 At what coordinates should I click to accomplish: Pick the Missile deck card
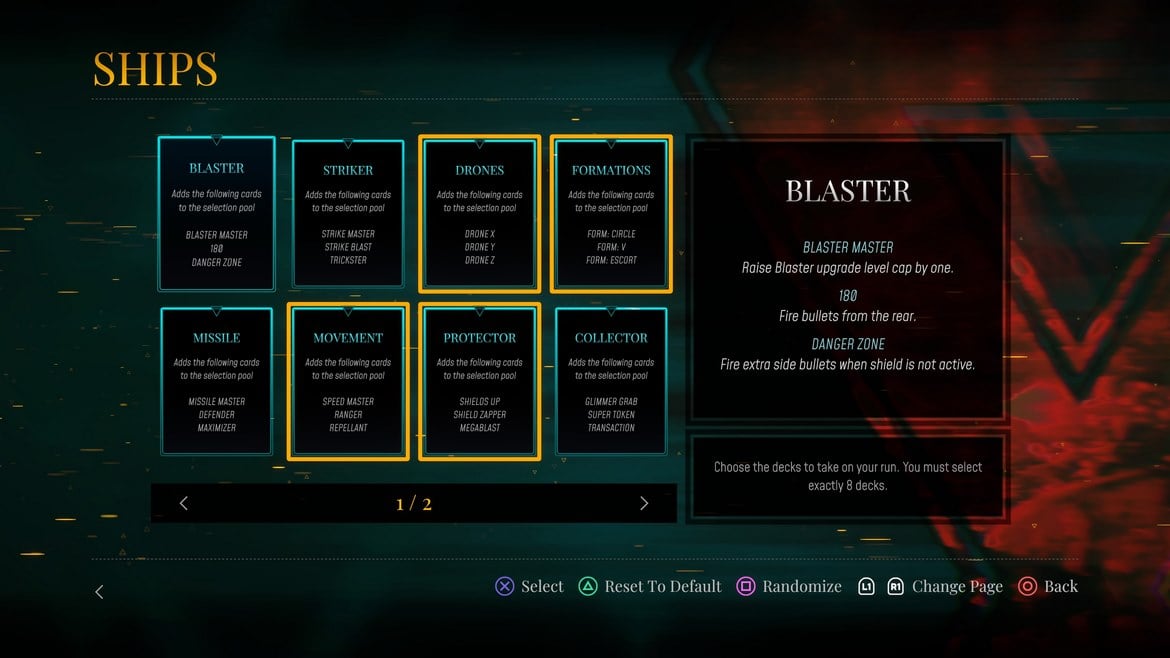tap(216, 382)
